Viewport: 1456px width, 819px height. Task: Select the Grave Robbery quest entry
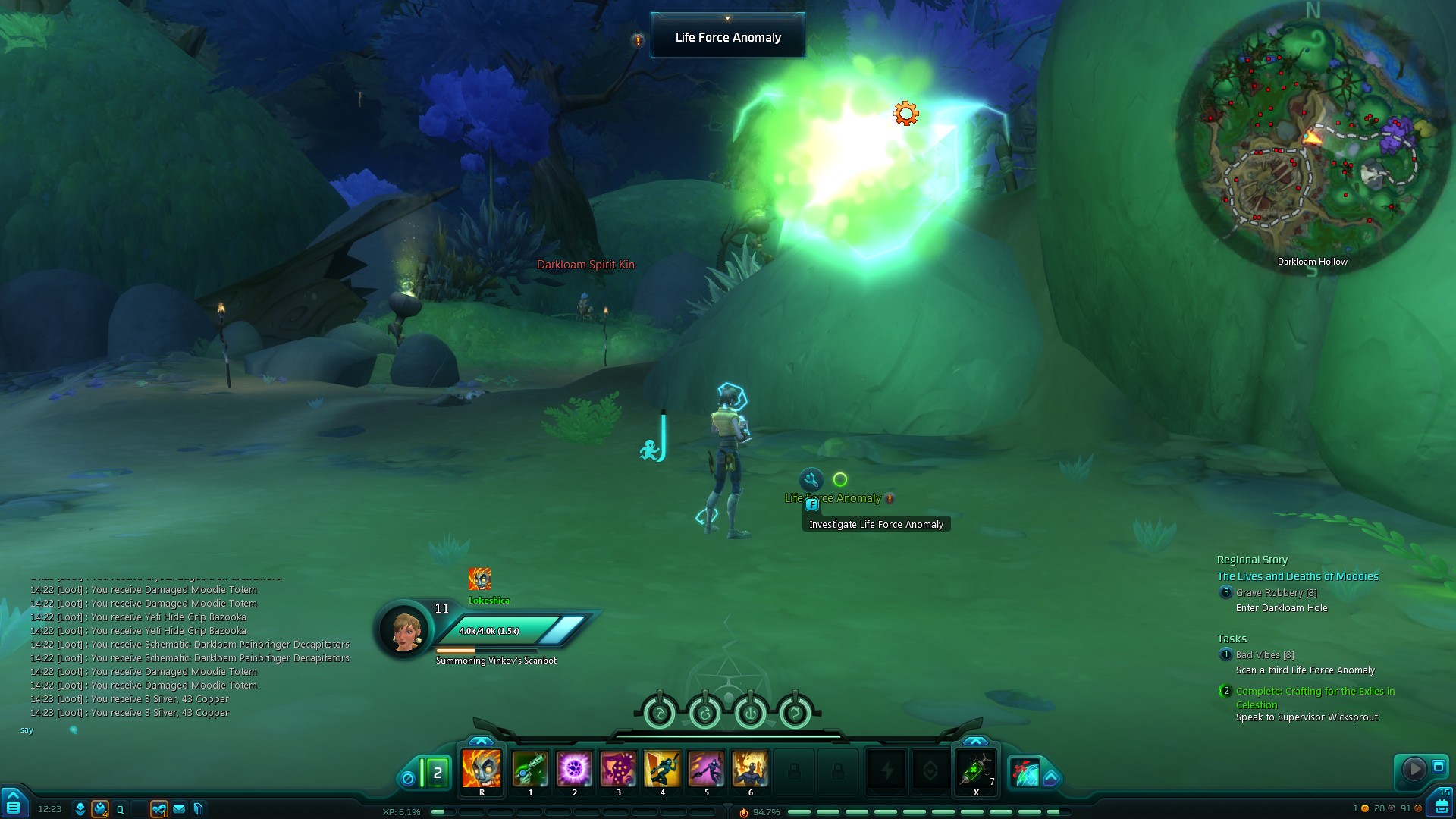tap(1276, 593)
